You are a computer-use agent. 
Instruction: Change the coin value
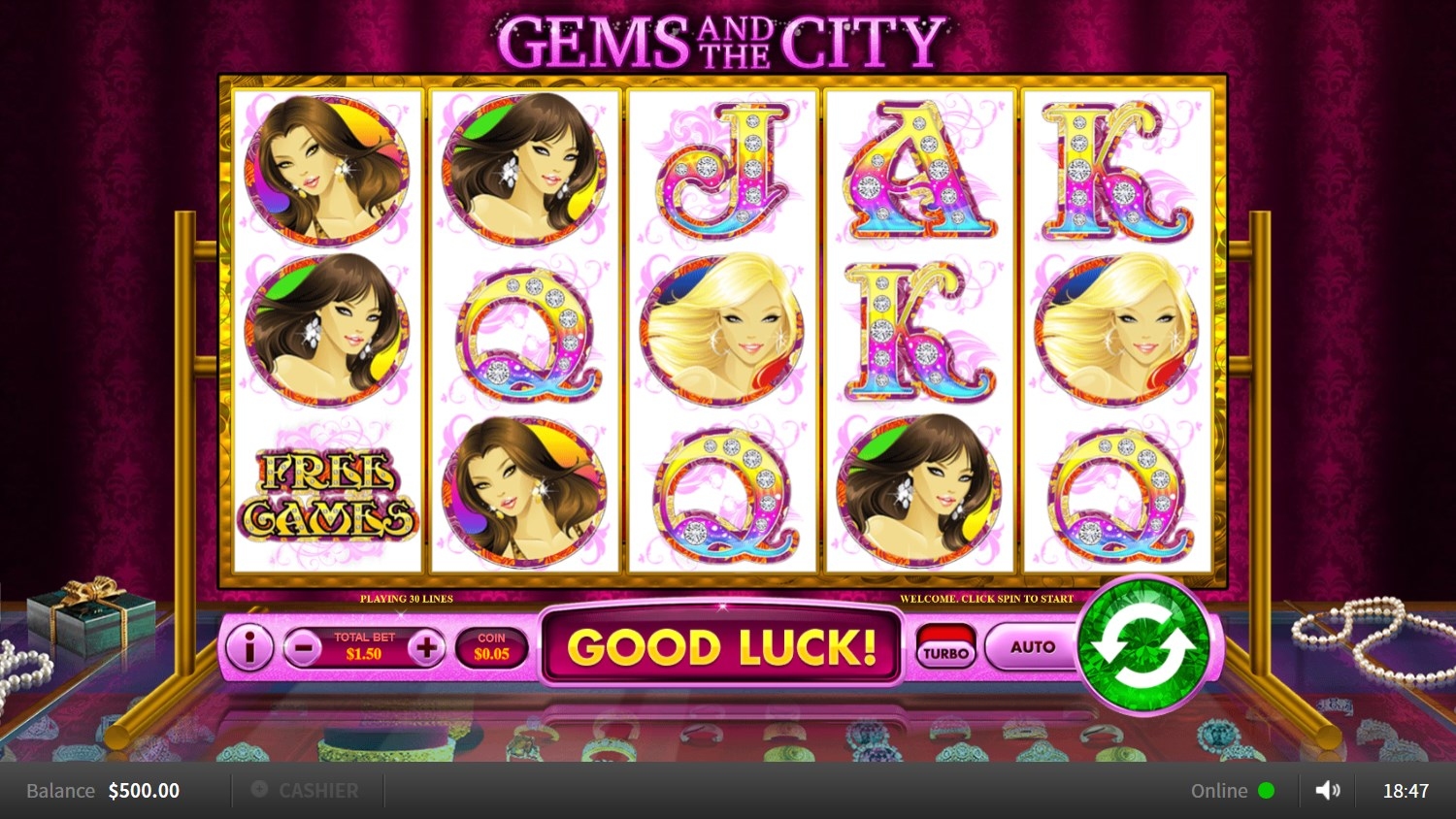(491, 647)
